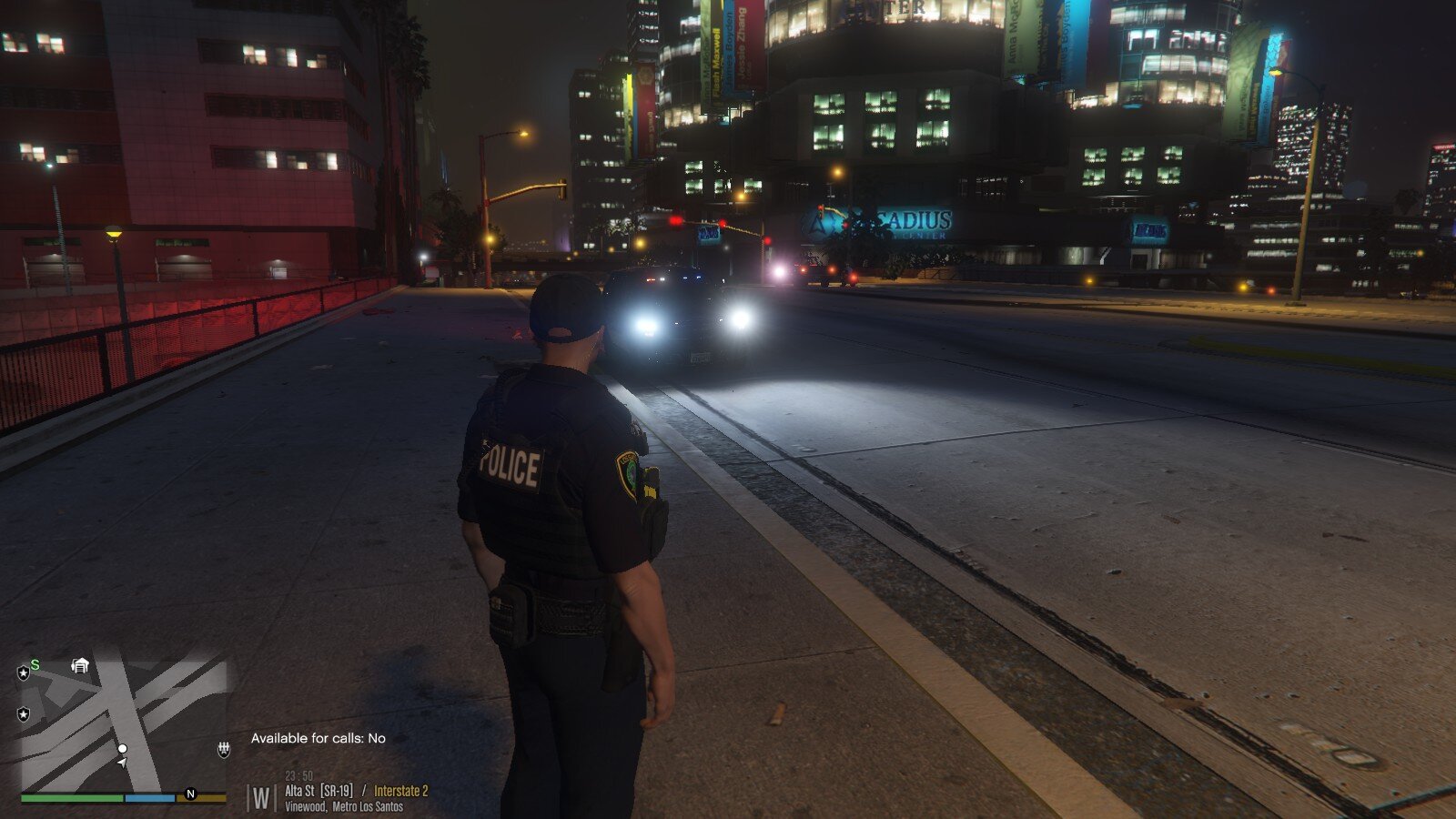This screenshot has width=1456, height=819.
Task: Click the north indicator on the minimap
Action: (x=190, y=794)
